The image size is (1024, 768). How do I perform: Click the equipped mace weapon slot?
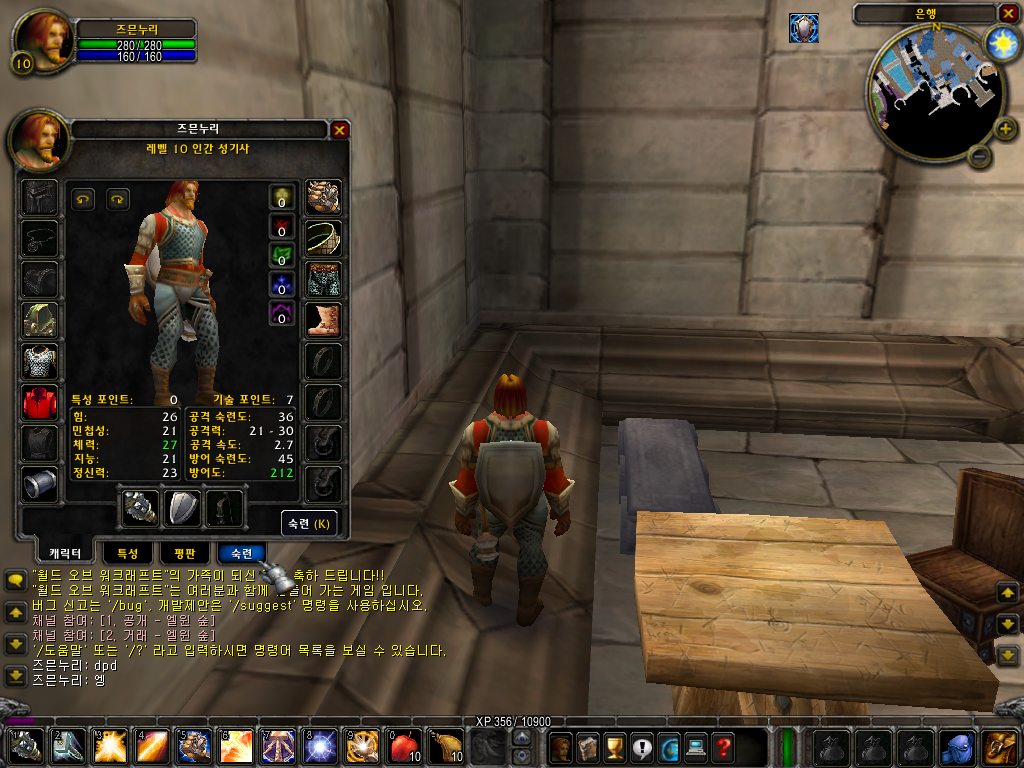click(x=140, y=508)
